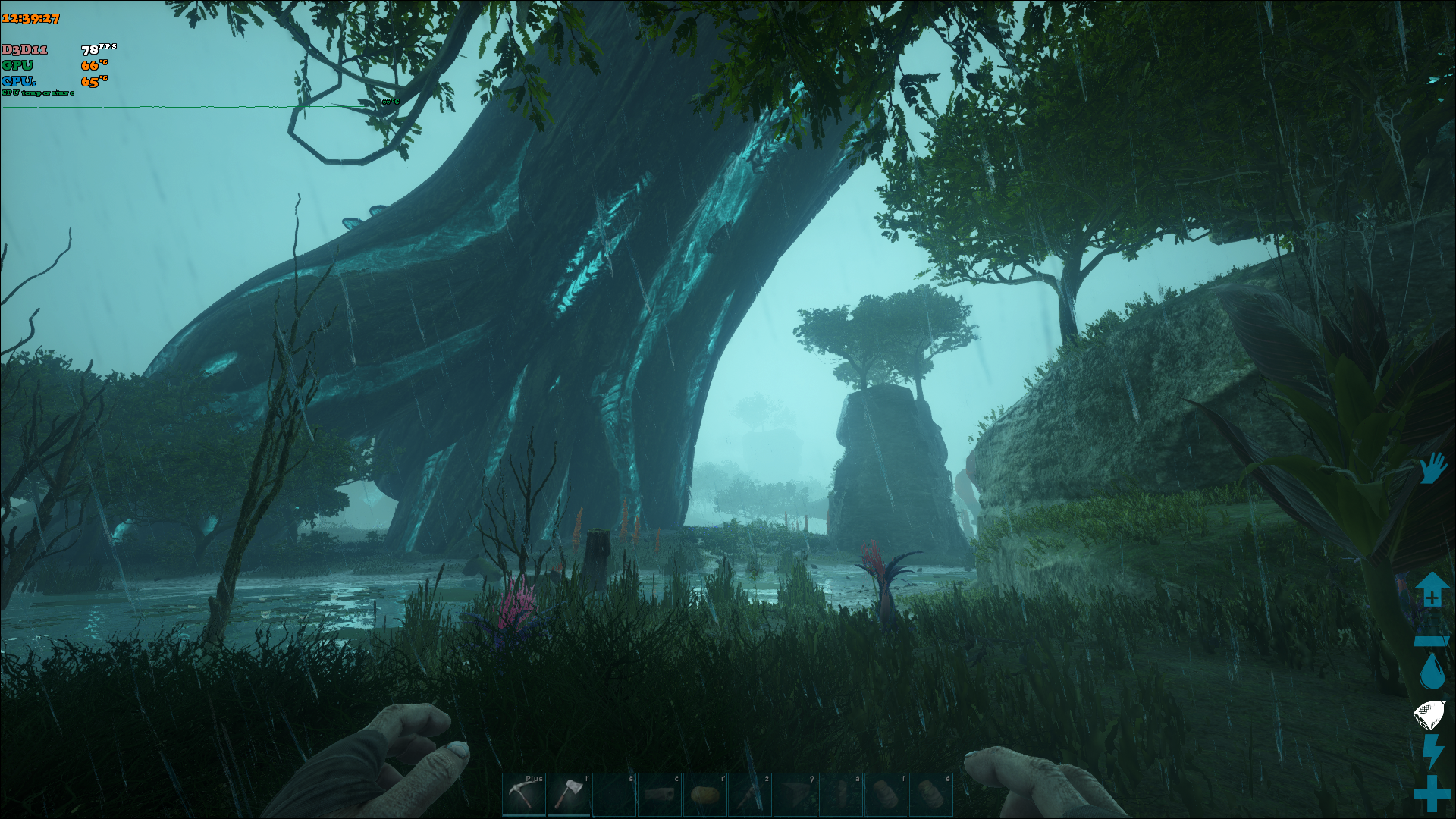1456x819 pixels.
Task: Select the dark triangular item slot labeled ý
Action: [x=795, y=794]
